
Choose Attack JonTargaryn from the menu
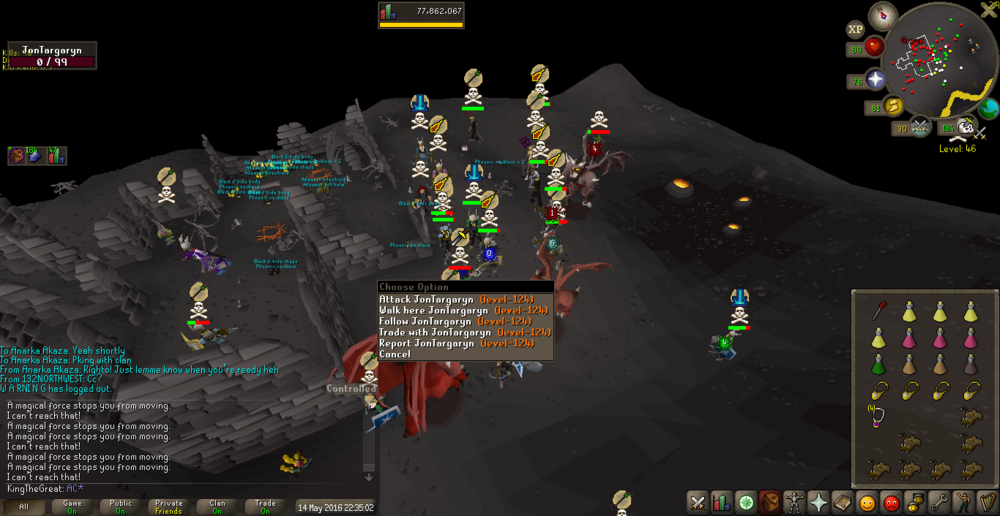pos(455,299)
